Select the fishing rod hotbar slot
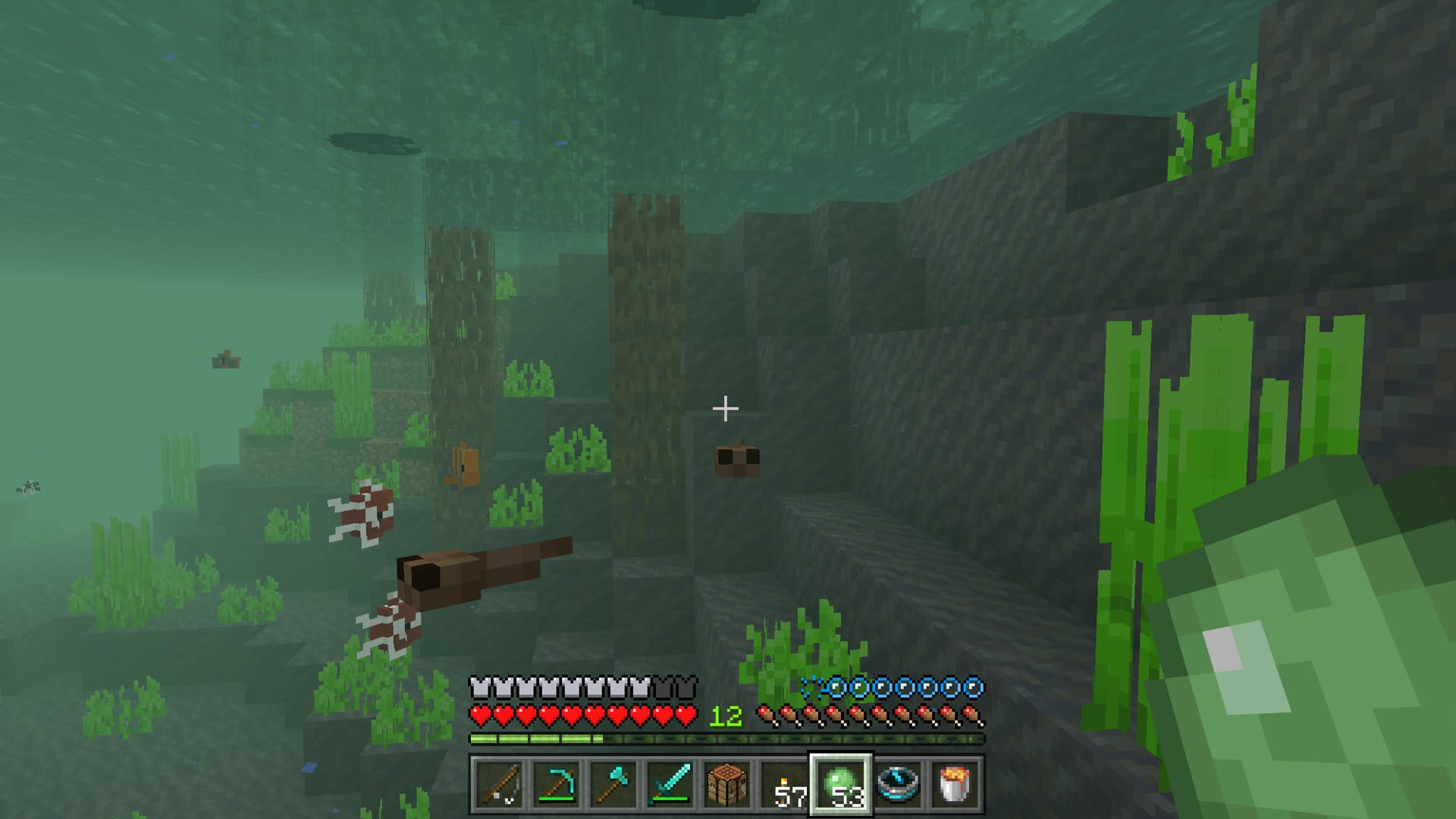The width and height of the screenshot is (1456, 819). (498, 784)
